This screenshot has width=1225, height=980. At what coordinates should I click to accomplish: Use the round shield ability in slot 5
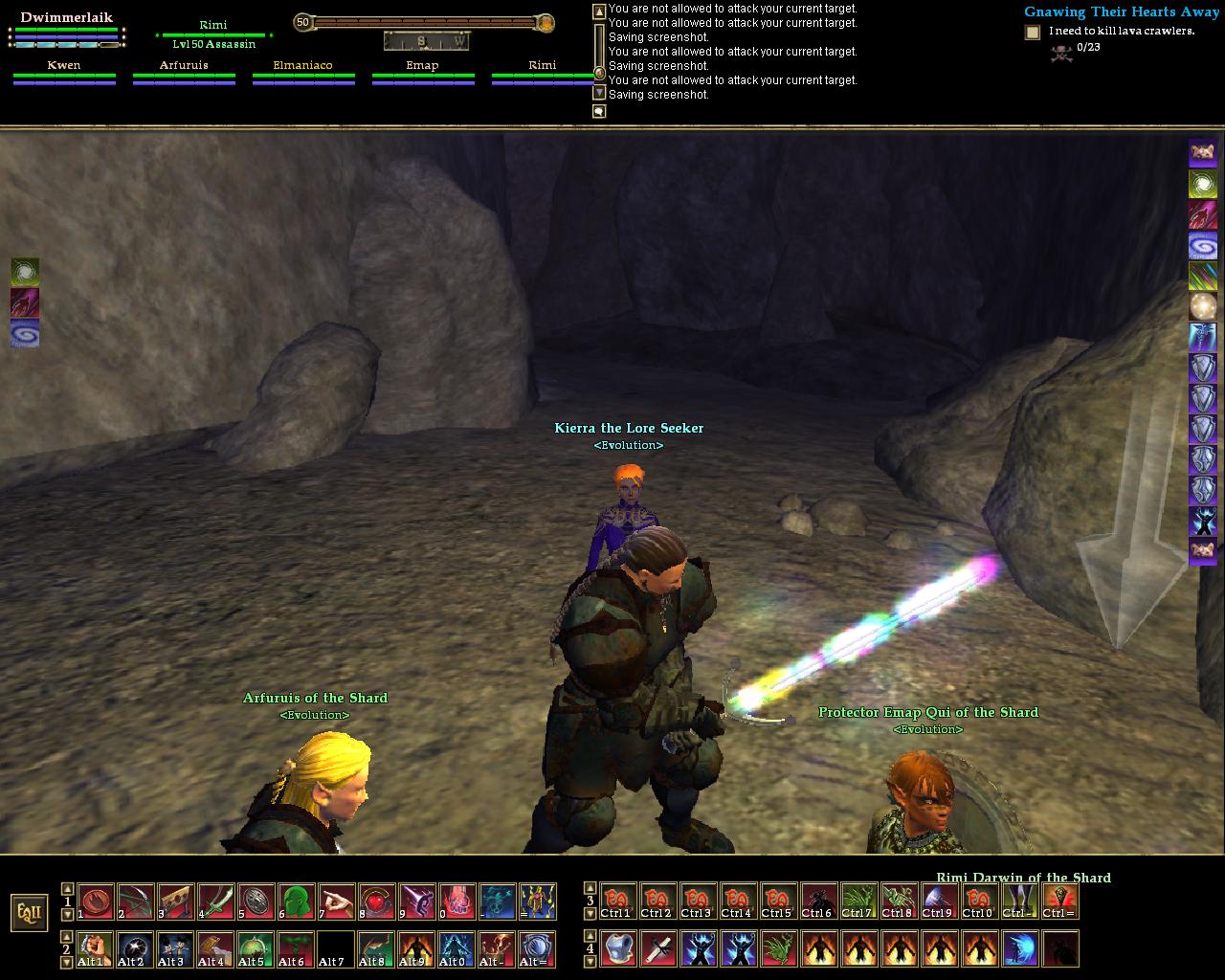(x=256, y=902)
